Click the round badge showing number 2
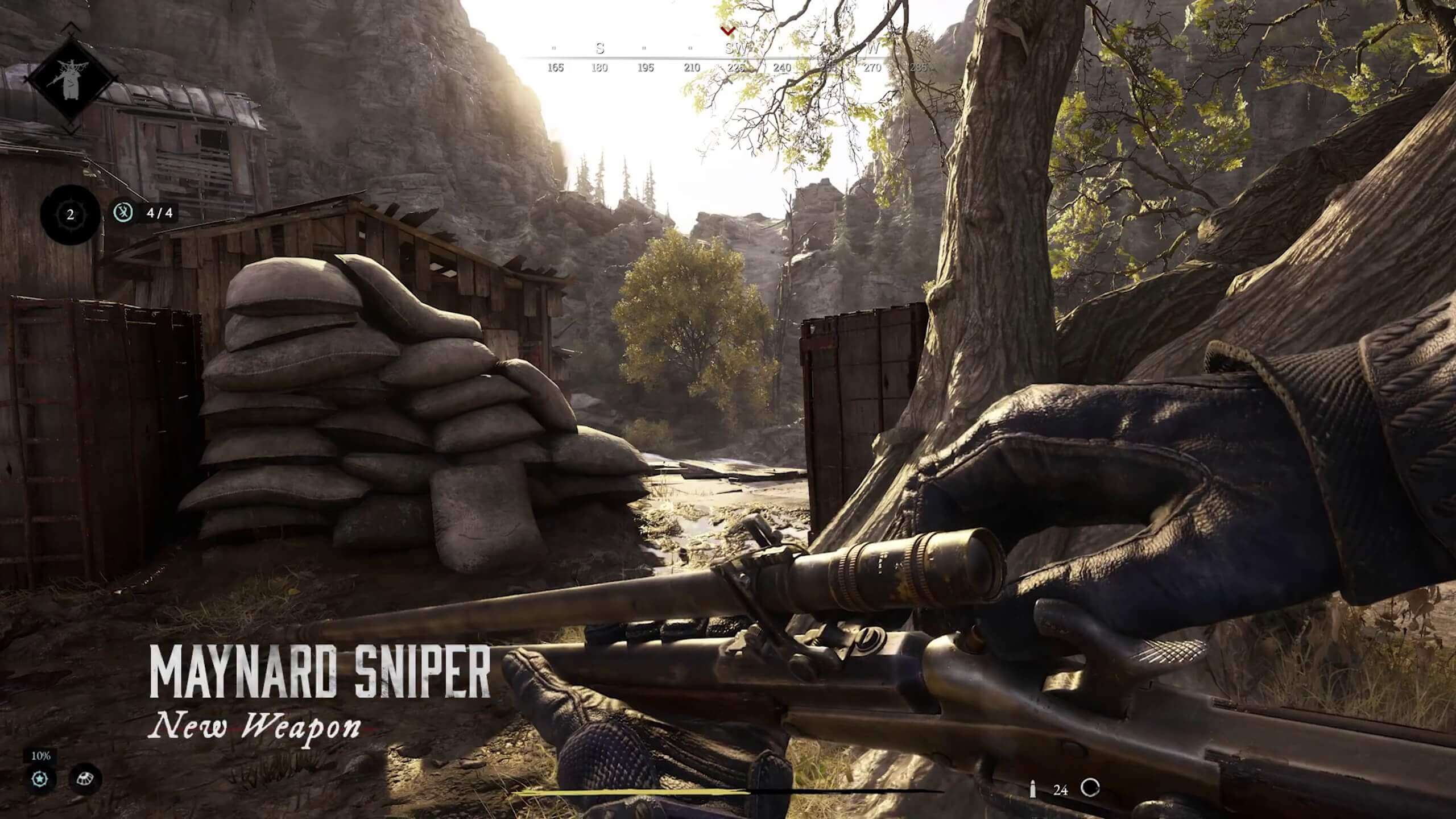1456x819 pixels. (x=71, y=215)
